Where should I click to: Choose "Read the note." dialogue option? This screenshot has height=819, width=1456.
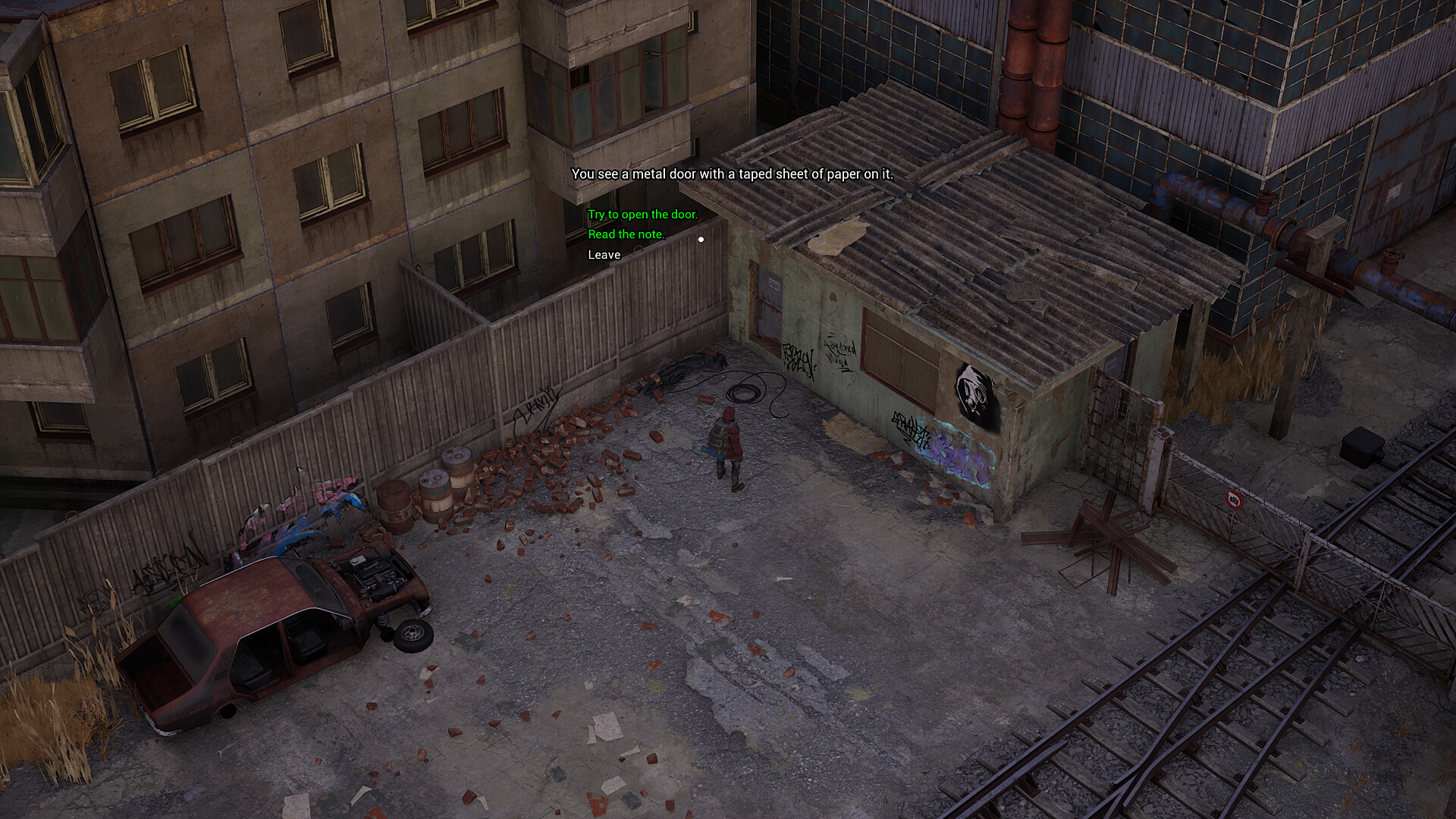pos(625,234)
